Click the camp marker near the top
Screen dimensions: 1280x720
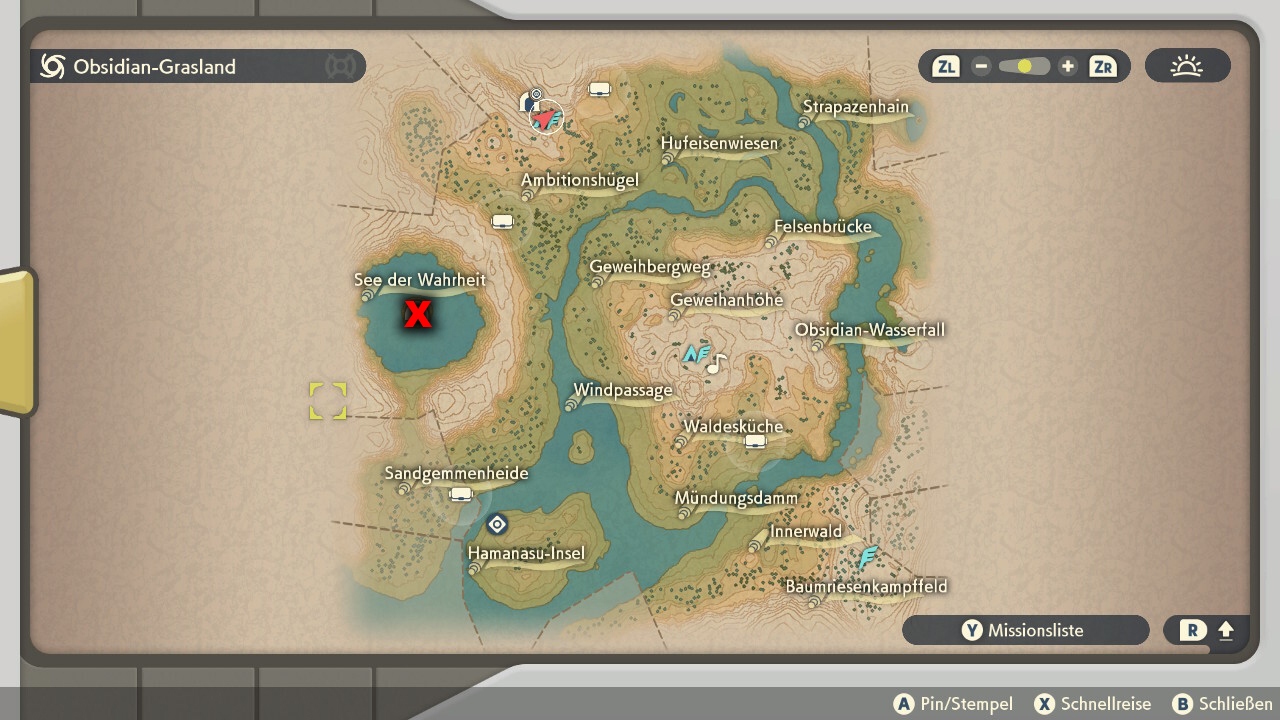click(599, 90)
